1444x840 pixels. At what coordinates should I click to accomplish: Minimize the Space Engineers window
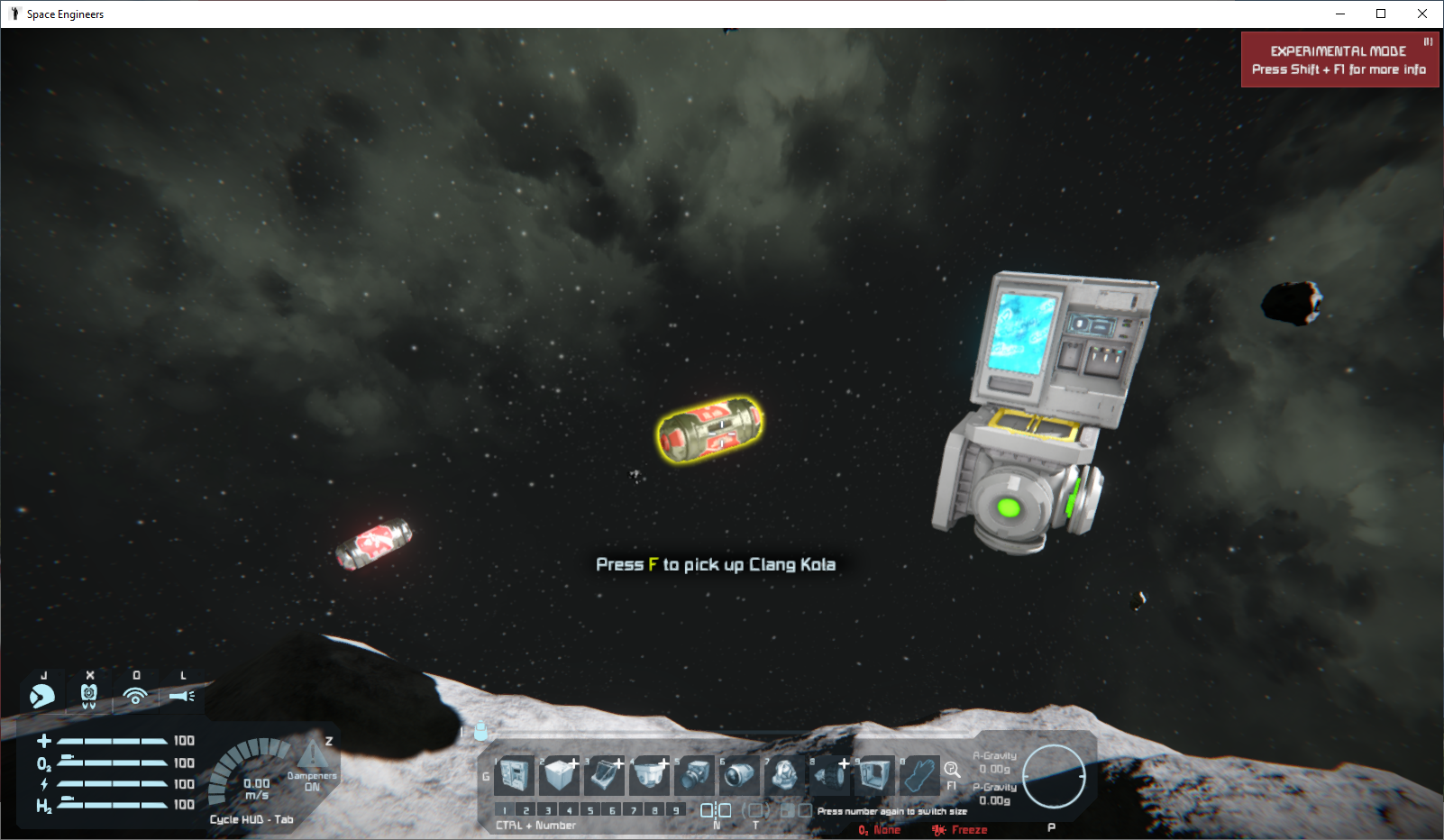(x=1339, y=14)
